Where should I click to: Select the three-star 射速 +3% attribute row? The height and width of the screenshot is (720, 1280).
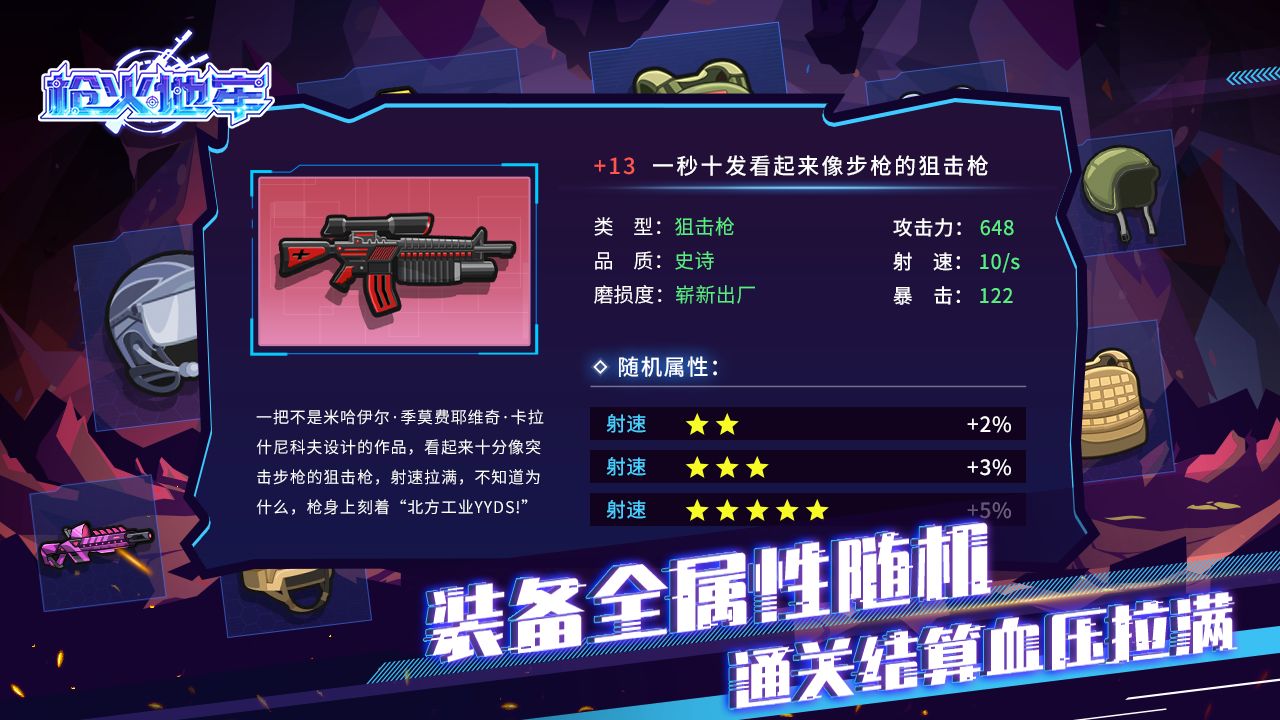805,467
